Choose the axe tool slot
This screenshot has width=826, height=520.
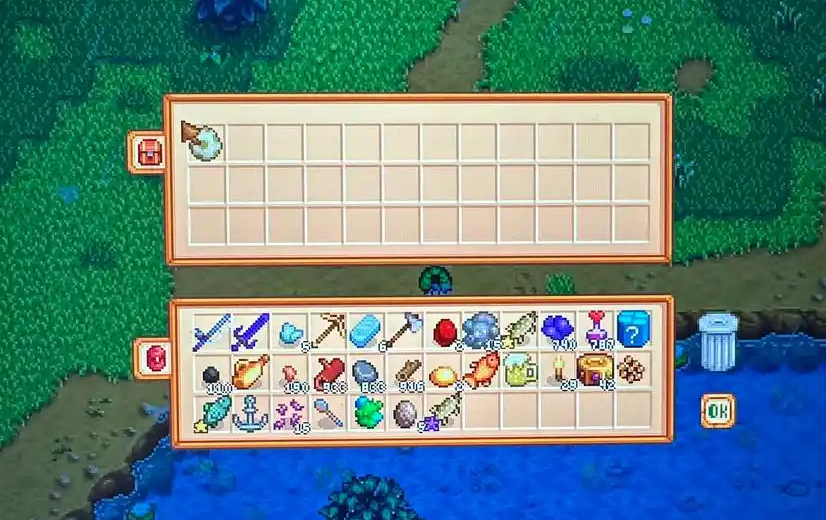405,329
